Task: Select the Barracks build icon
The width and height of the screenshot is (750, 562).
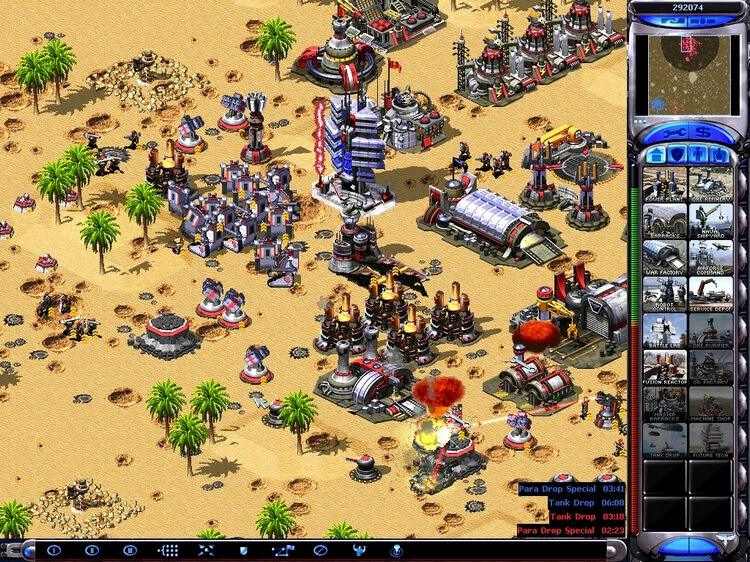Action: point(664,220)
